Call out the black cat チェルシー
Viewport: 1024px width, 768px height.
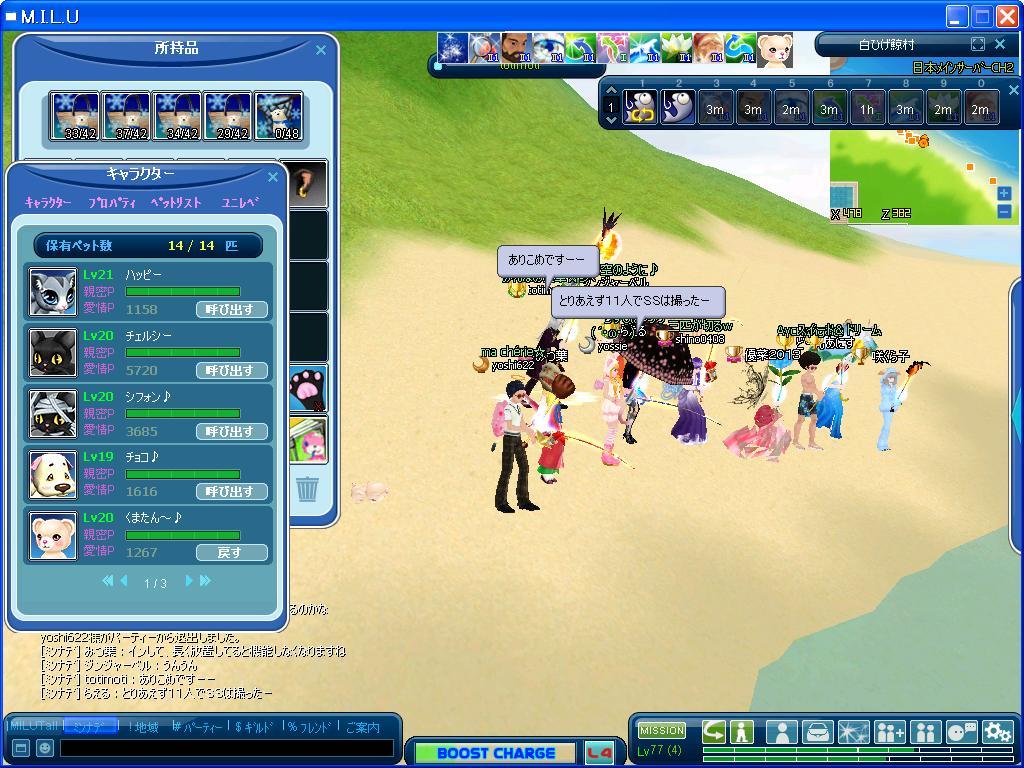point(231,370)
